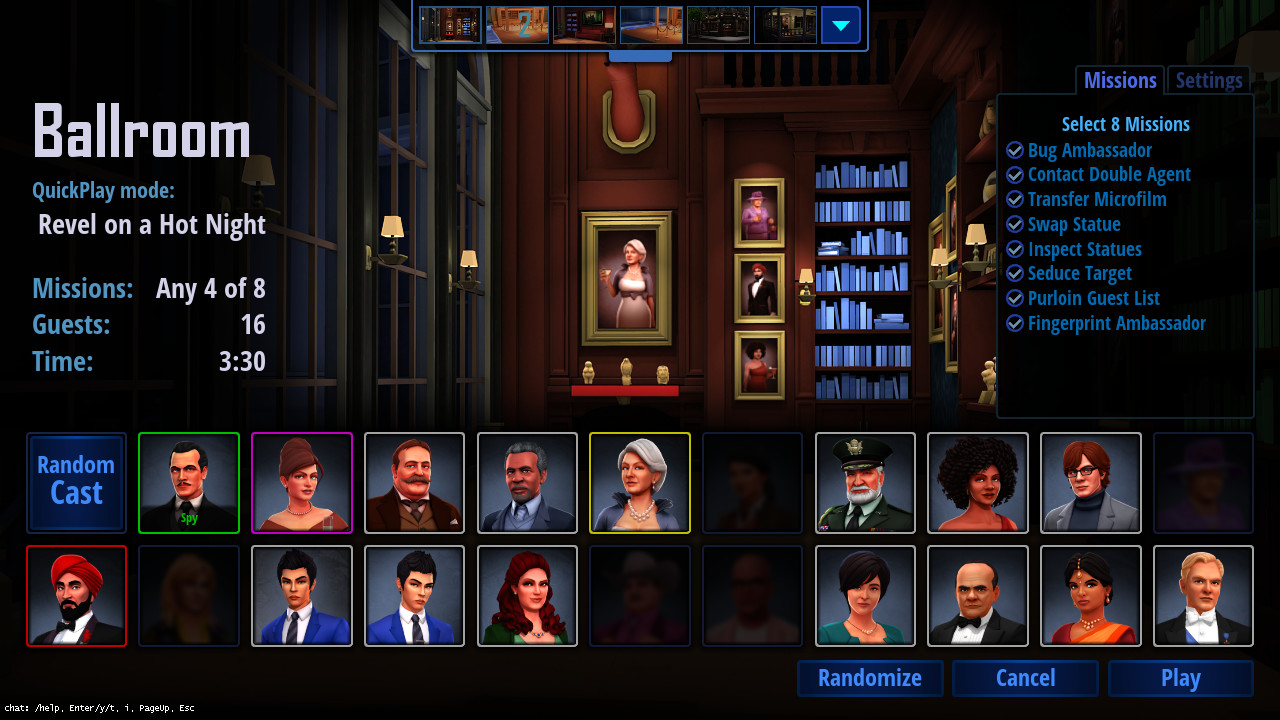This screenshot has height=720, width=1280.
Task: Select the orange sari woman portrait
Action: point(1090,596)
